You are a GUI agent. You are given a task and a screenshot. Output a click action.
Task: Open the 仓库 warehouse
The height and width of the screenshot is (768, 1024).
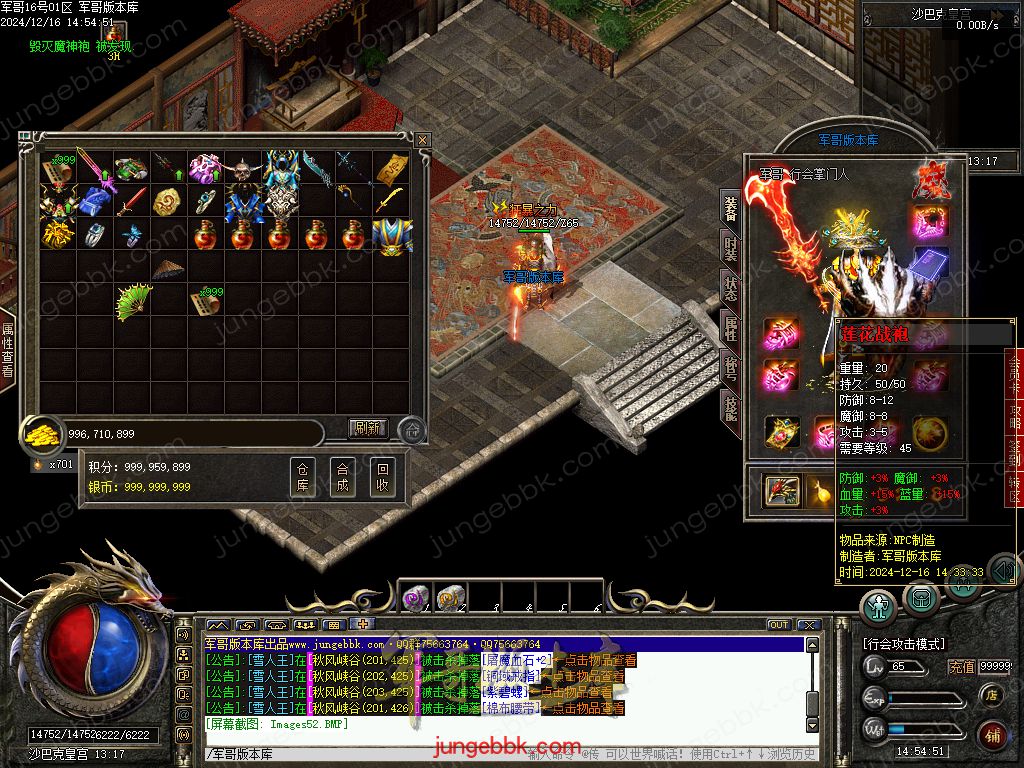tap(303, 478)
